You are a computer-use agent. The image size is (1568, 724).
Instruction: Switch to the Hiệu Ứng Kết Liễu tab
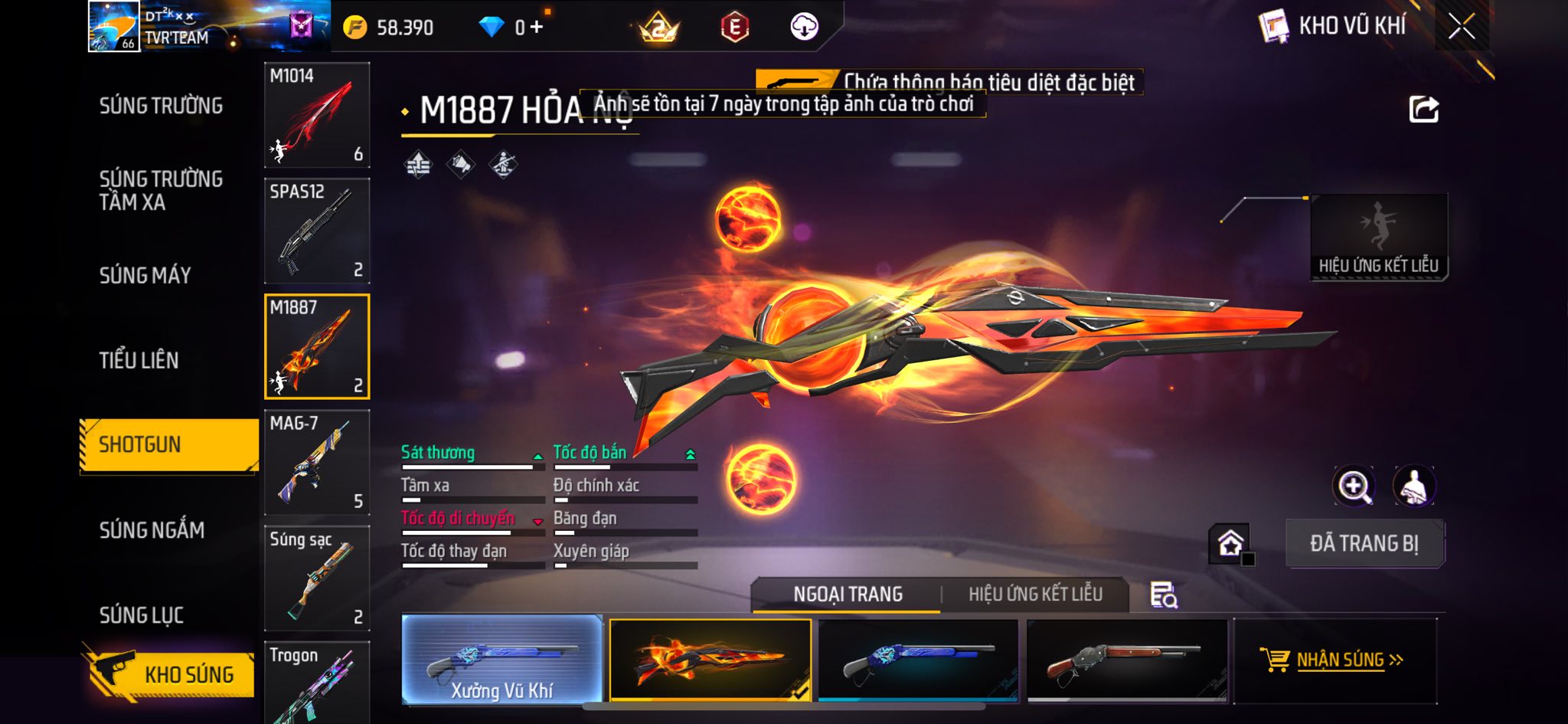click(1035, 594)
